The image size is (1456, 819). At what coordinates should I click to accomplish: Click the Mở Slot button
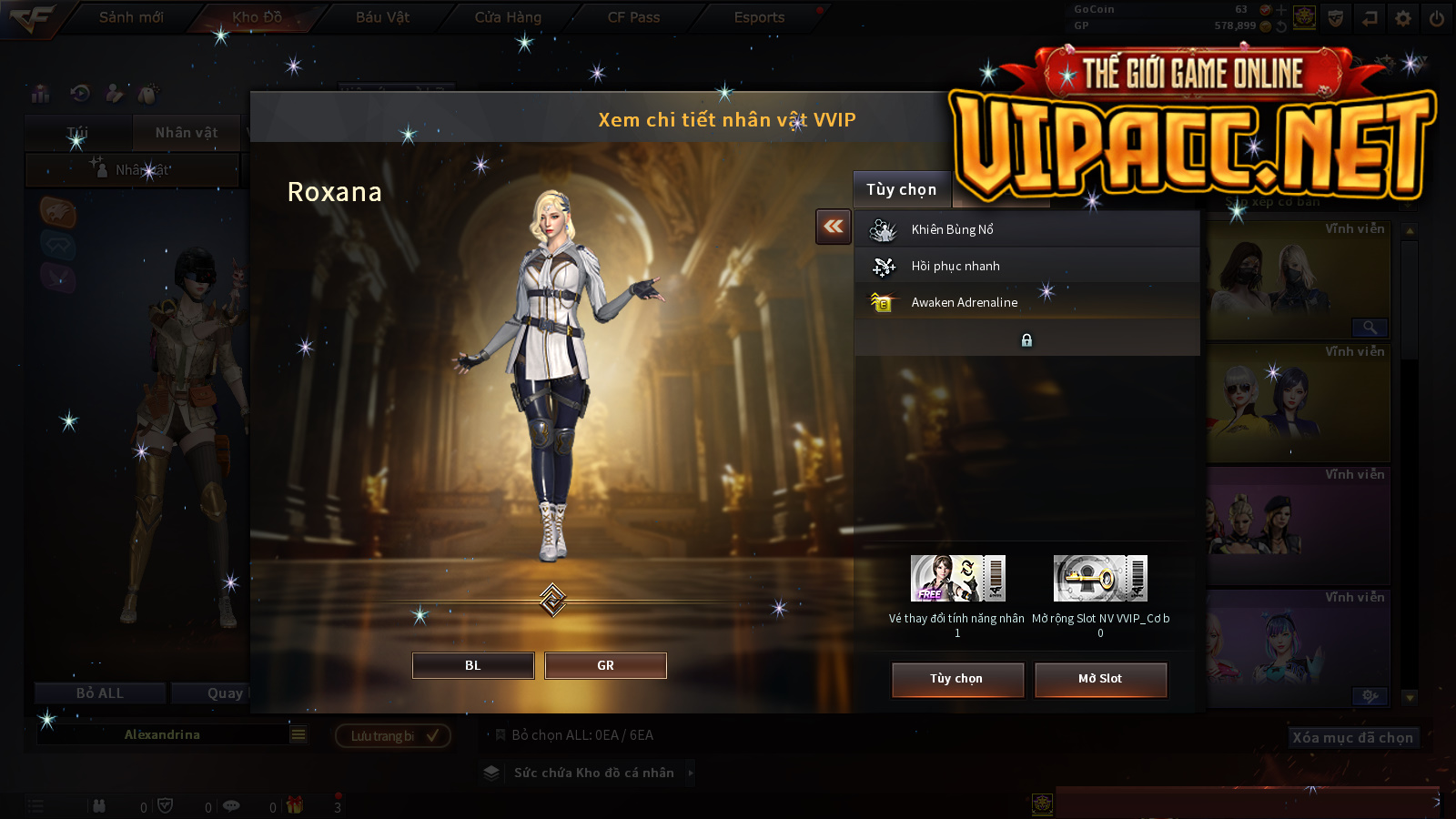coord(1100,679)
